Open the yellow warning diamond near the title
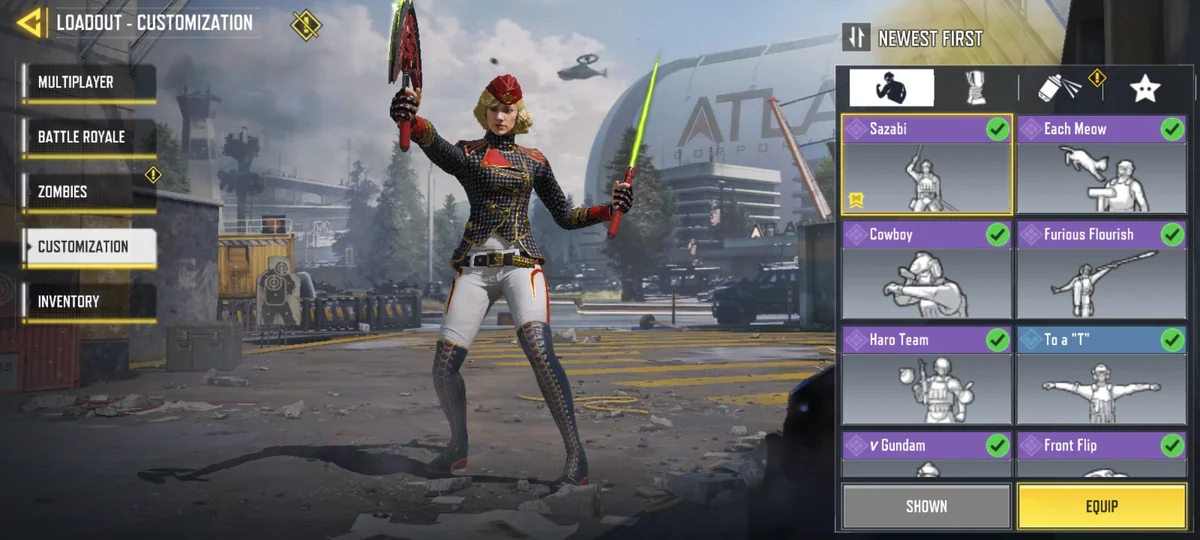 [x=306, y=24]
